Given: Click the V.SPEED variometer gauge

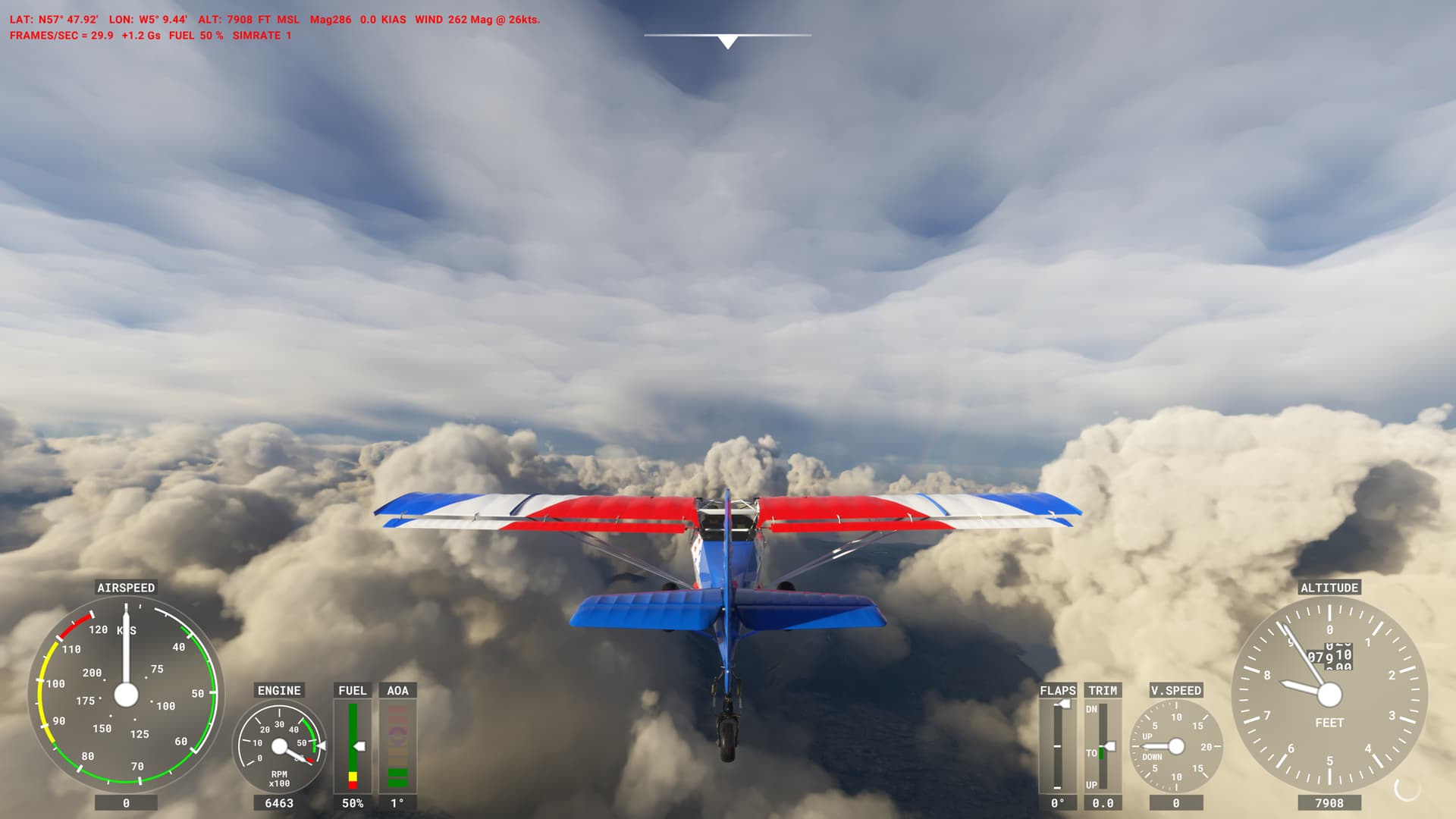Looking at the screenshot, I should pyautogui.click(x=1175, y=747).
